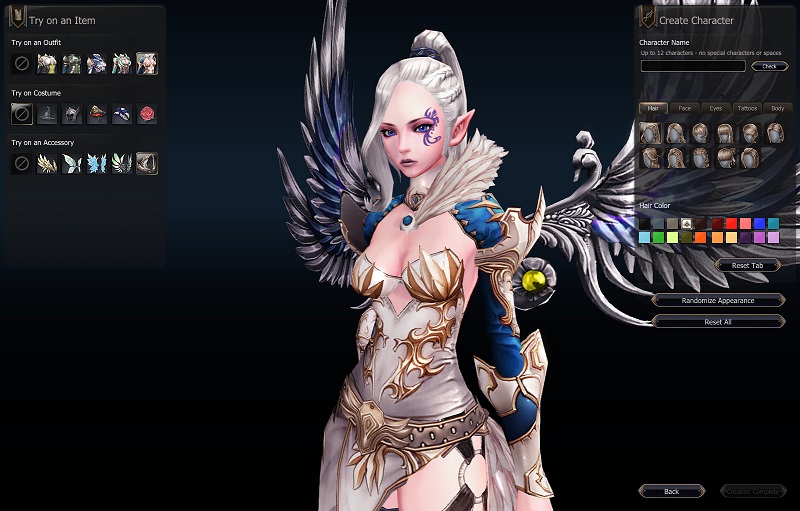Open the Eyes customization tab
The height and width of the screenshot is (511, 800).
pos(715,108)
